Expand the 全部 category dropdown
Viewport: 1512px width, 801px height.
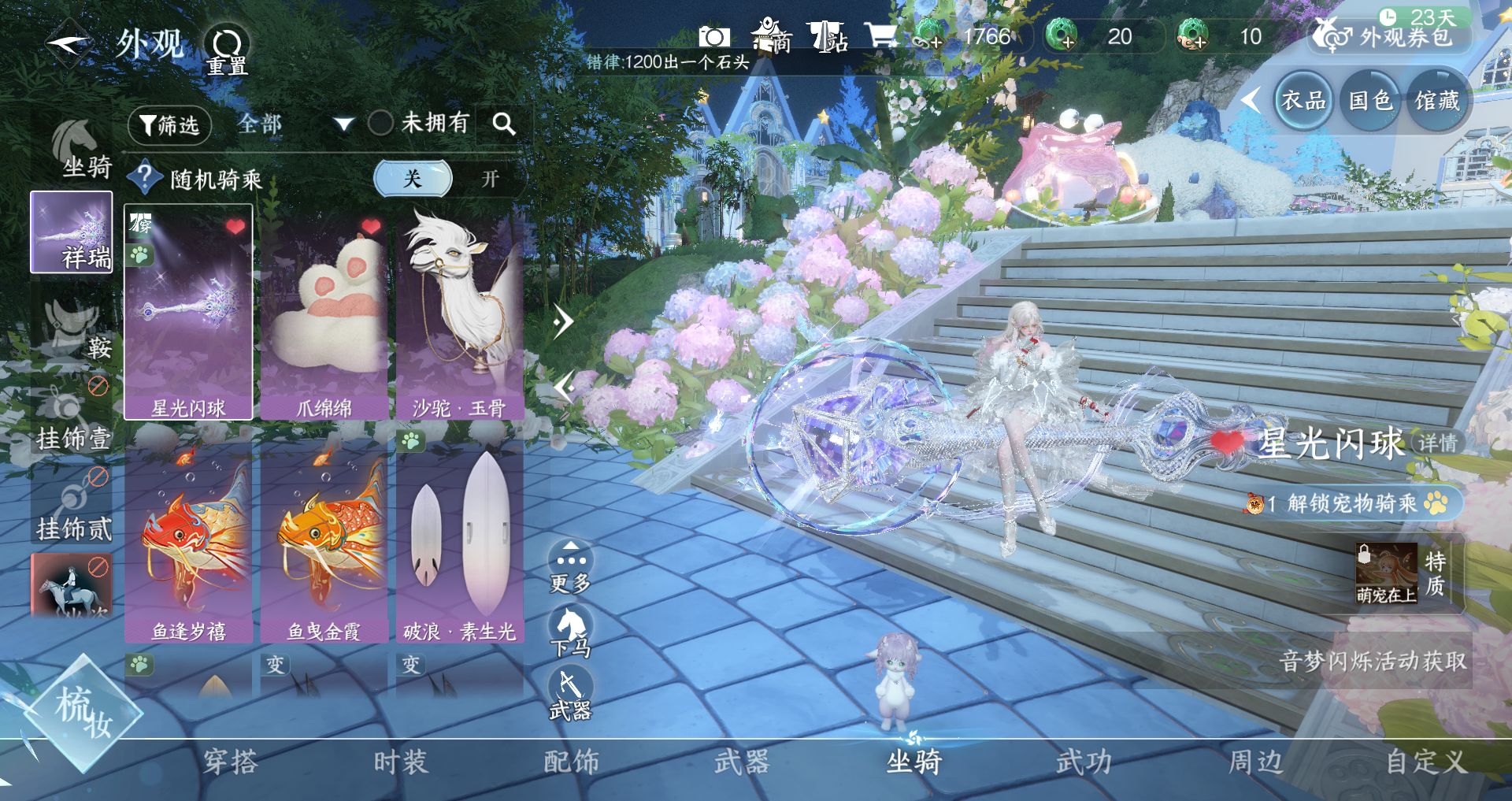[x=343, y=124]
